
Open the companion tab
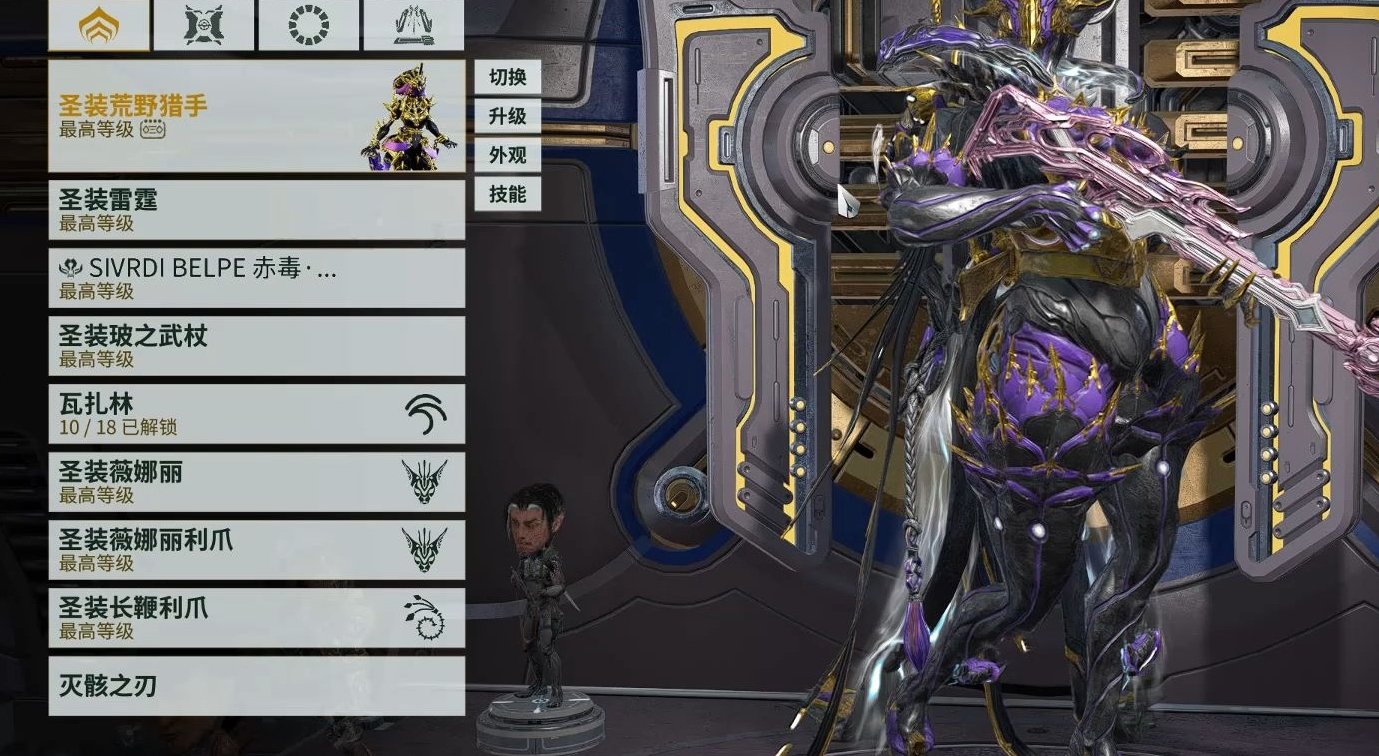[204, 25]
